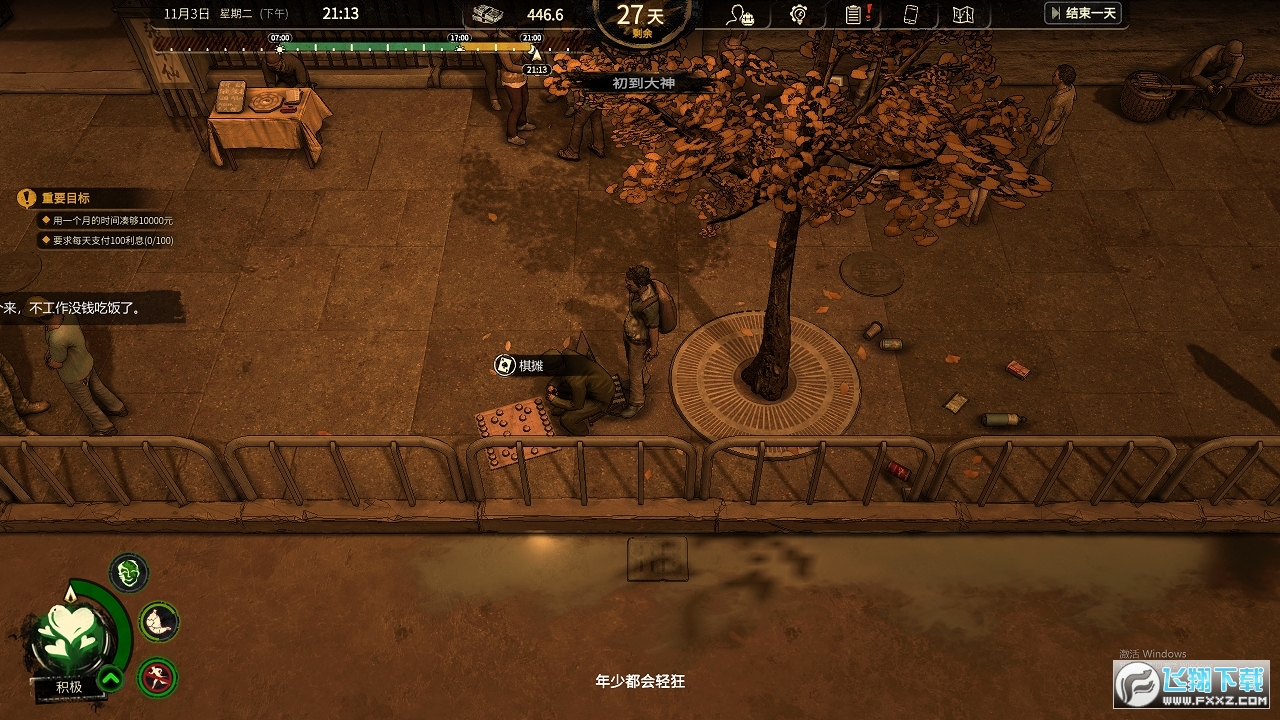This screenshot has height=720, width=1280.
Task: Expand the green arrow mood button
Action: click(110, 680)
